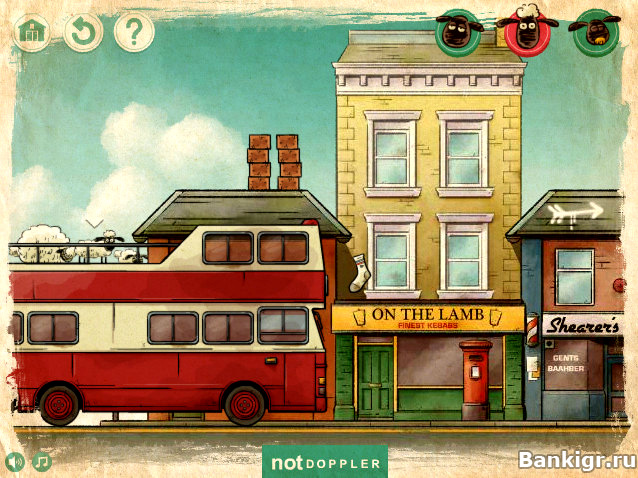Open the Bankigr.ru watermark link
Viewport: 638px width, 478px height.
coord(577,460)
